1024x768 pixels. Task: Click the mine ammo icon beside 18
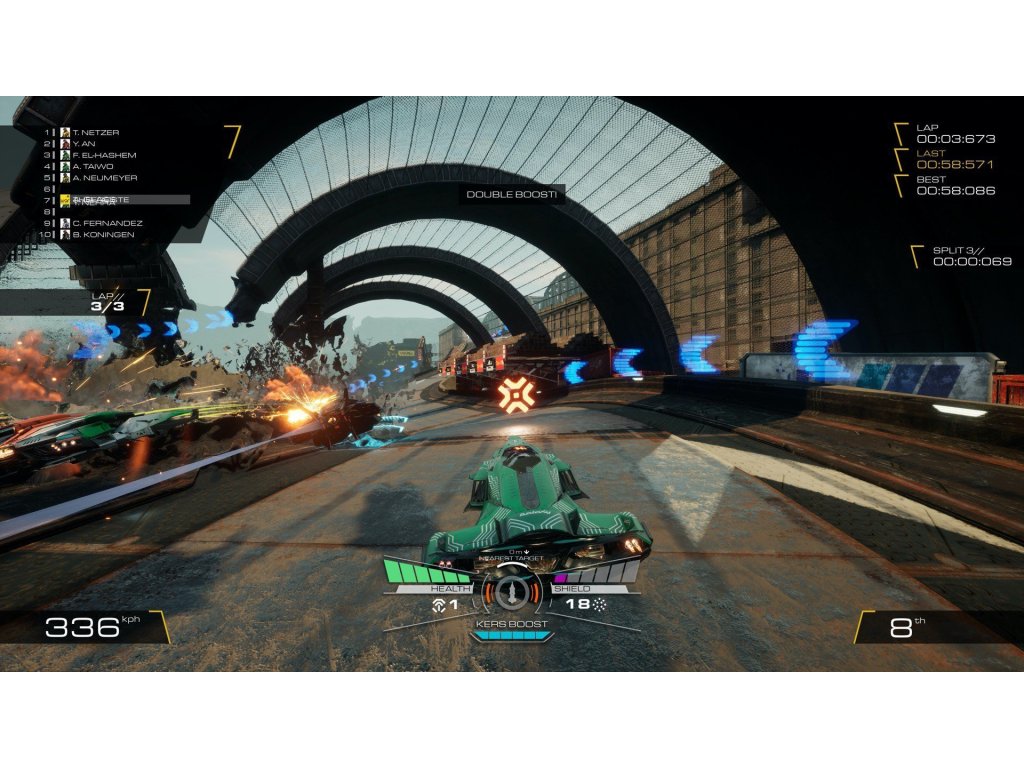tap(600, 605)
